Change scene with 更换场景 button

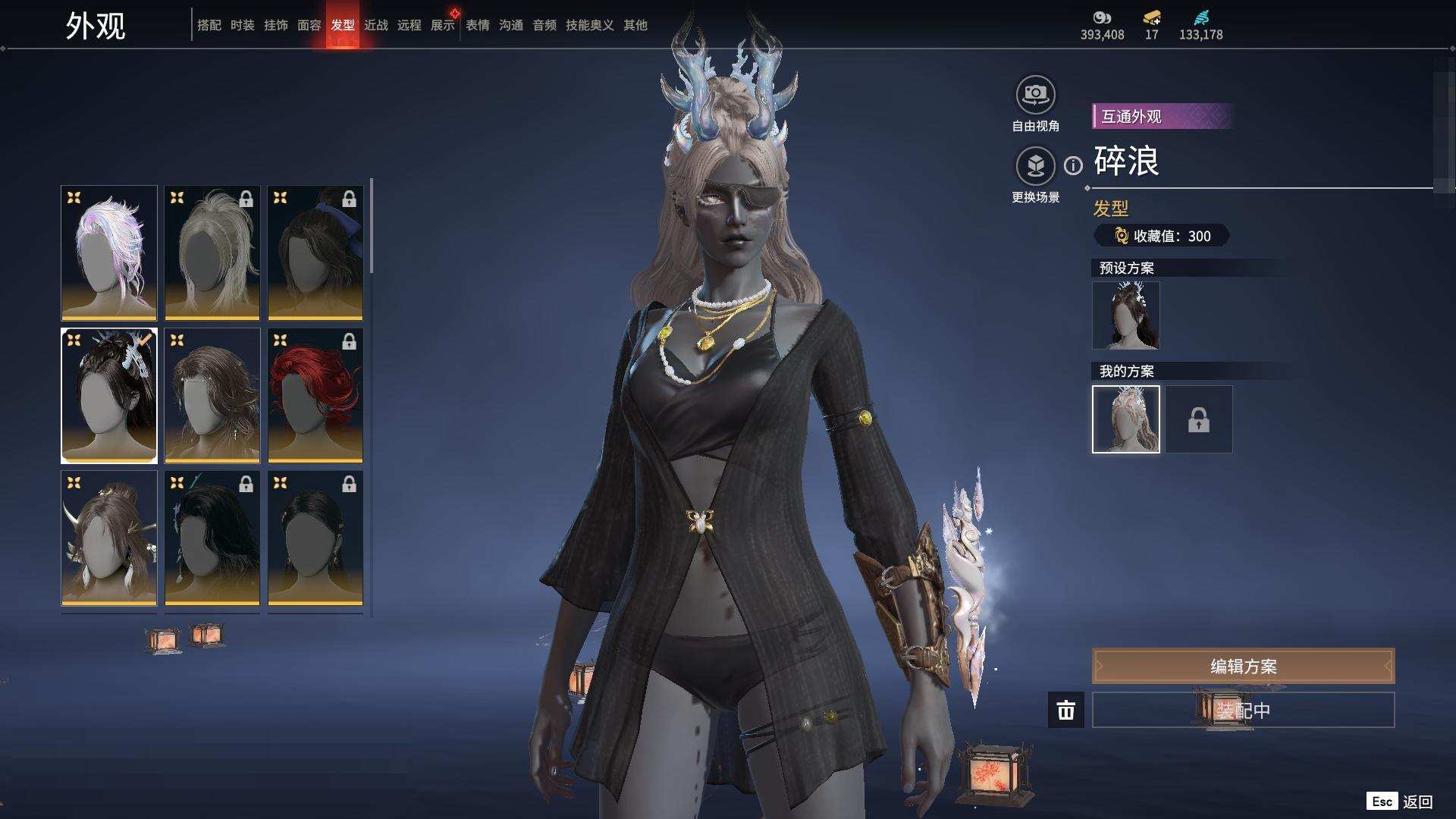(x=1035, y=166)
